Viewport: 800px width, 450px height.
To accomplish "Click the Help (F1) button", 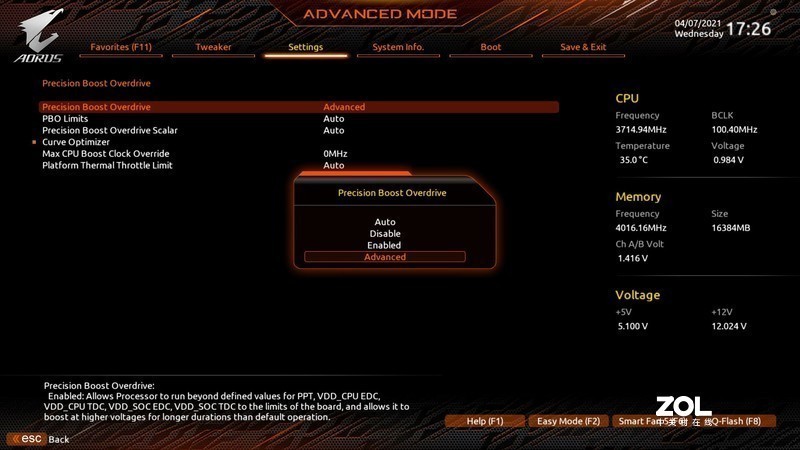I will click(x=485, y=422).
